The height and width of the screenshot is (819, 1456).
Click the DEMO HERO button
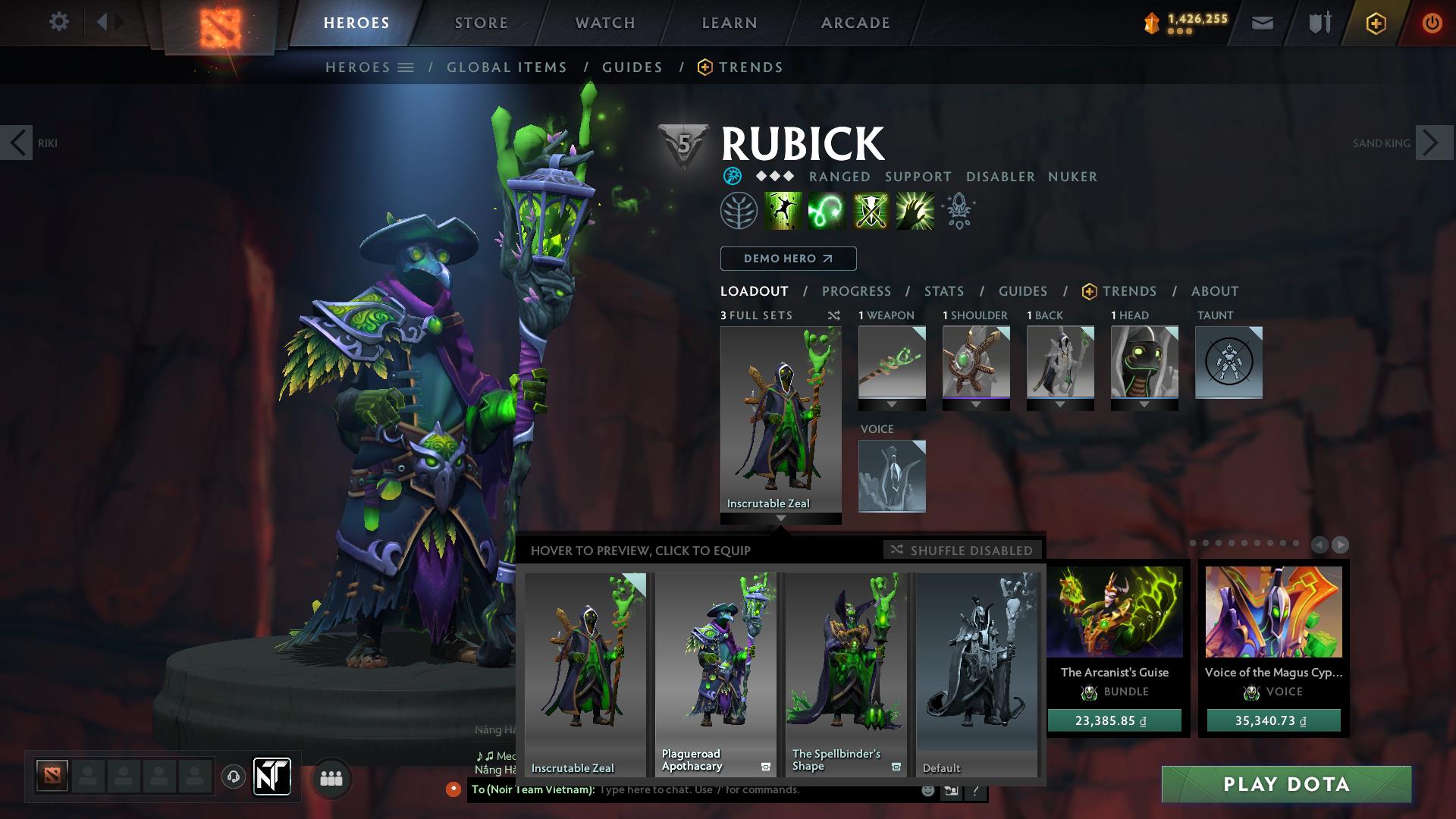787,259
